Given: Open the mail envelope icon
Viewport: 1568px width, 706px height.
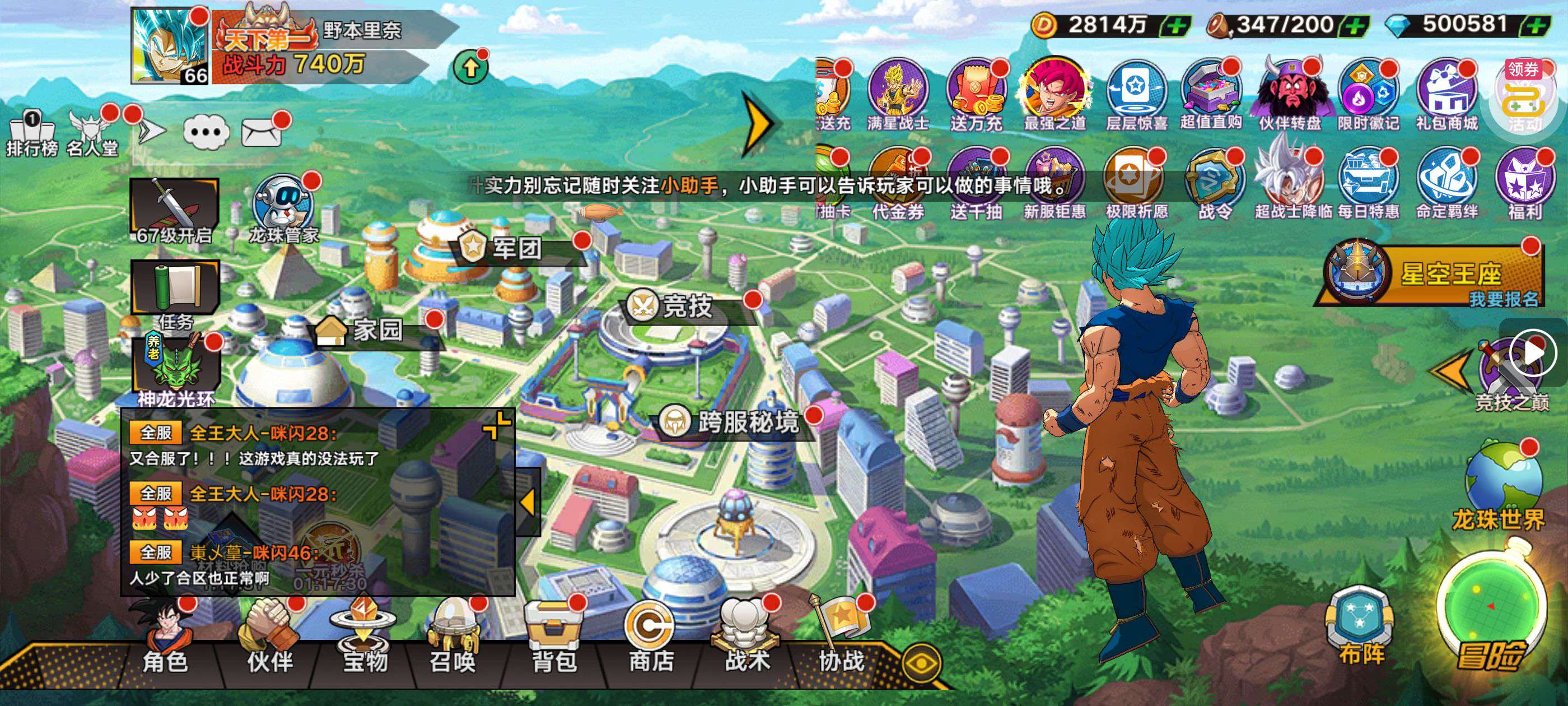Looking at the screenshot, I should [262, 131].
